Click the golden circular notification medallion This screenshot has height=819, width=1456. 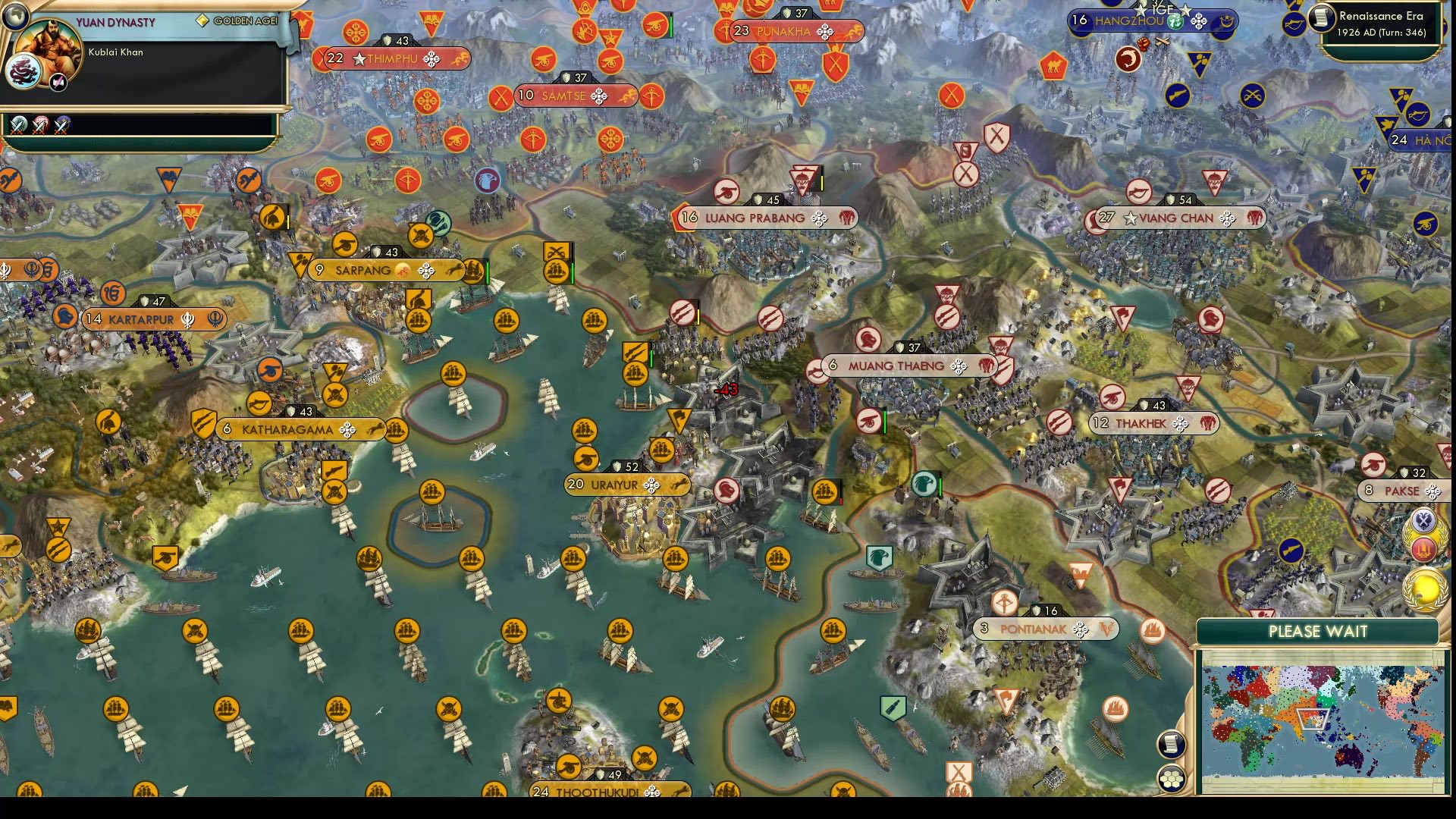tap(1424, 588)
